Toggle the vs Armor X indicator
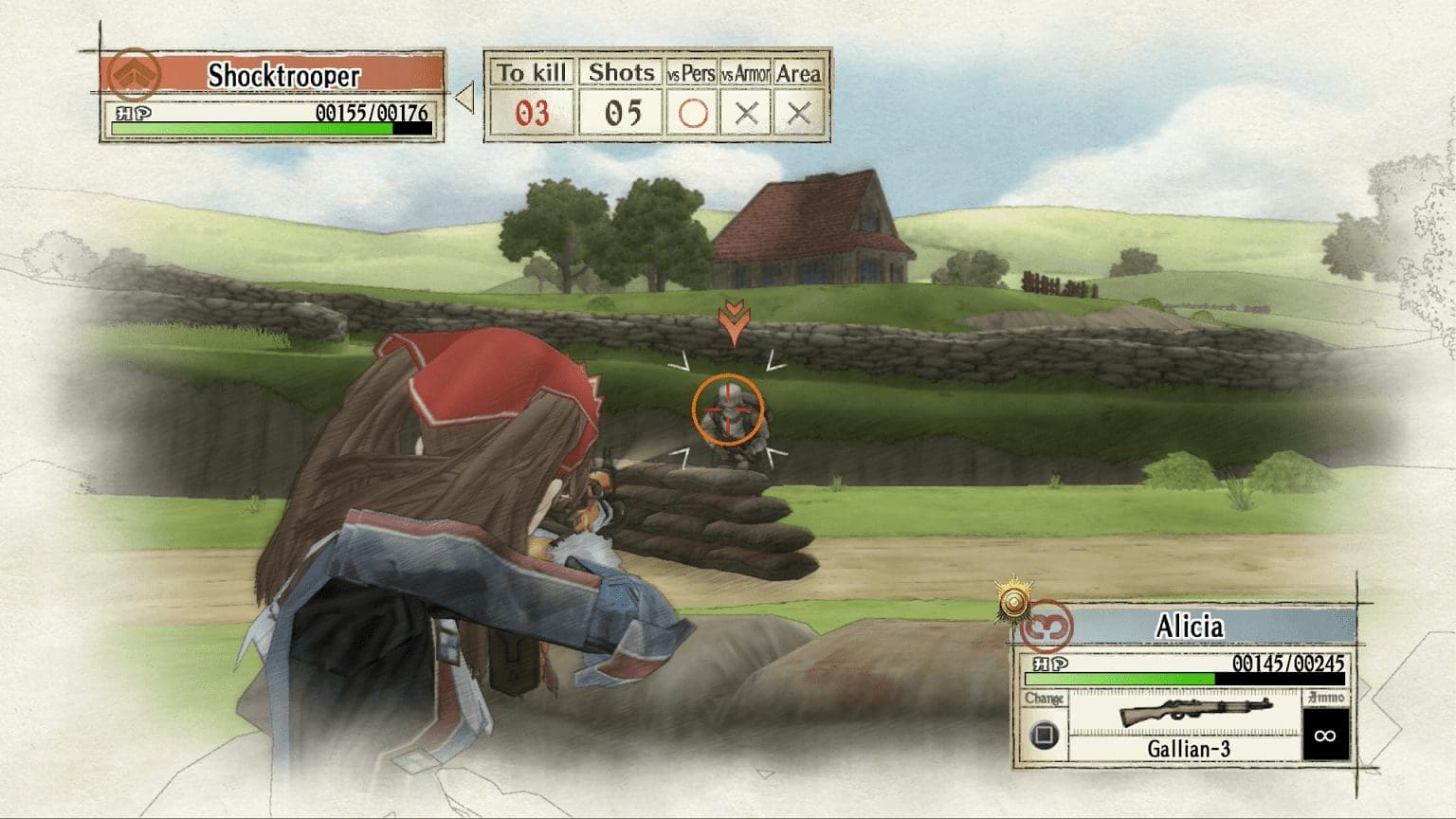The image size is (1456, 819). point(748,111)
